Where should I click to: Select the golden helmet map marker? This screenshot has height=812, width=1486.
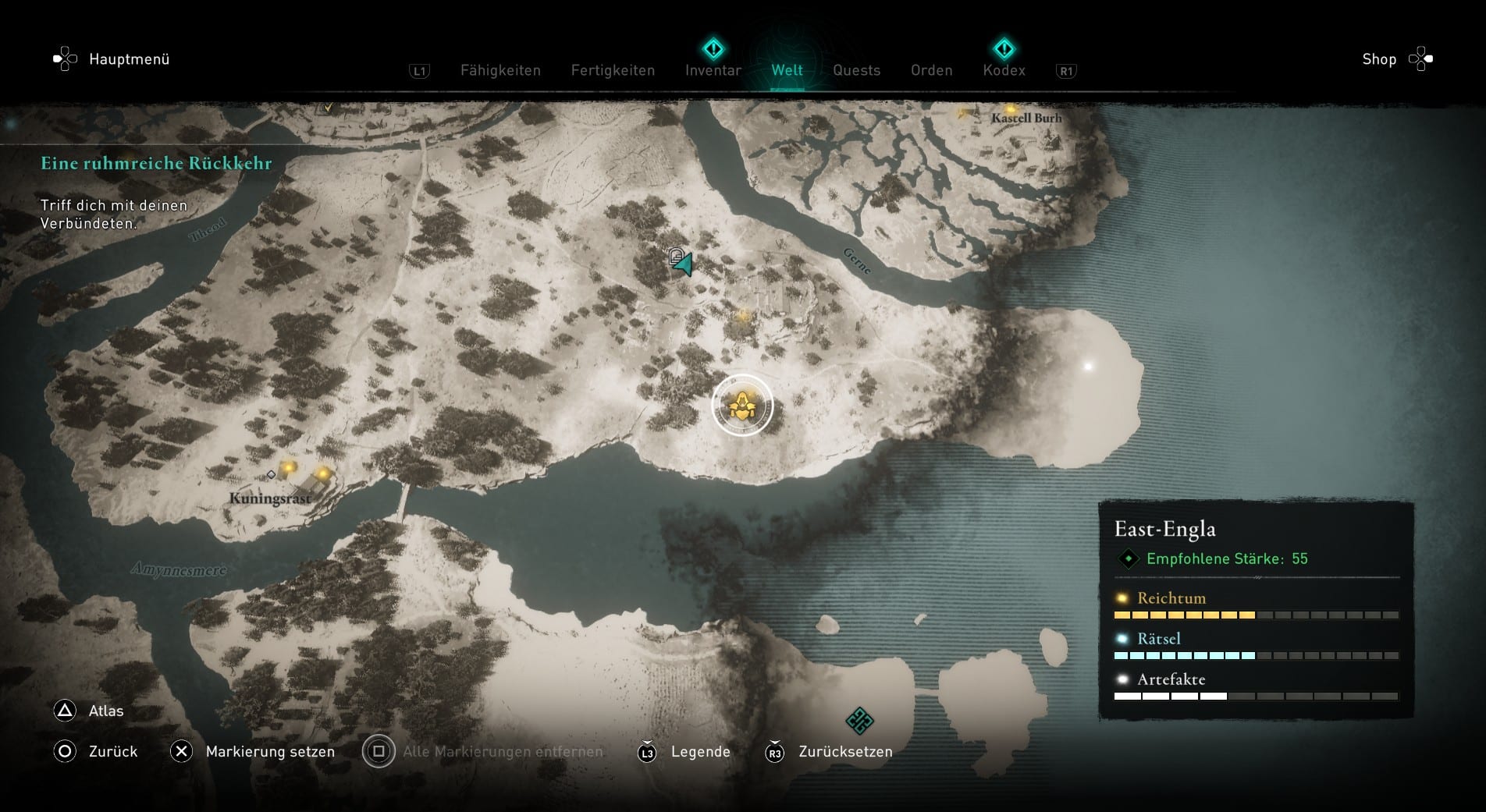point(741,406)
